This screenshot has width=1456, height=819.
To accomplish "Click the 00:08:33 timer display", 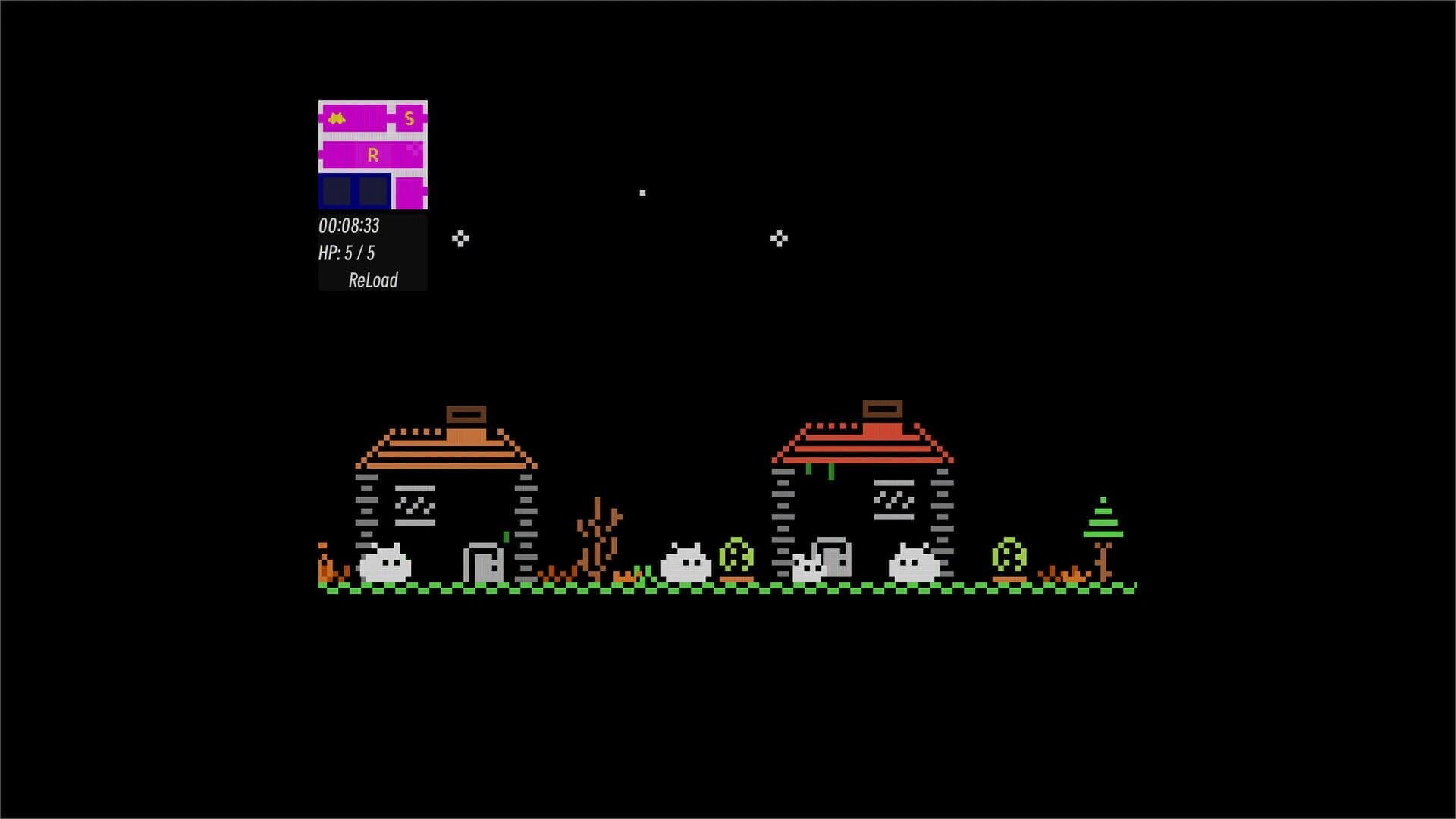I will [x=350, y=224].
